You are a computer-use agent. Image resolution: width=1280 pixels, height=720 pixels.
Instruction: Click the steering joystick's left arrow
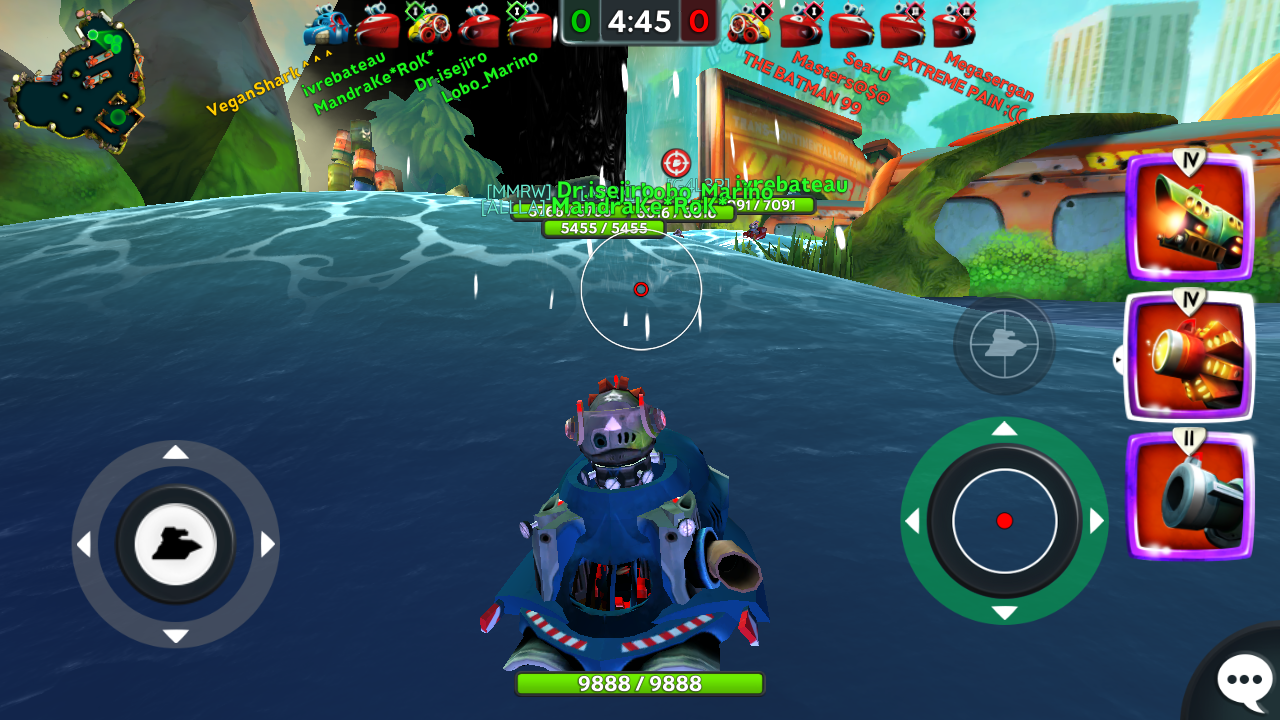84,545
